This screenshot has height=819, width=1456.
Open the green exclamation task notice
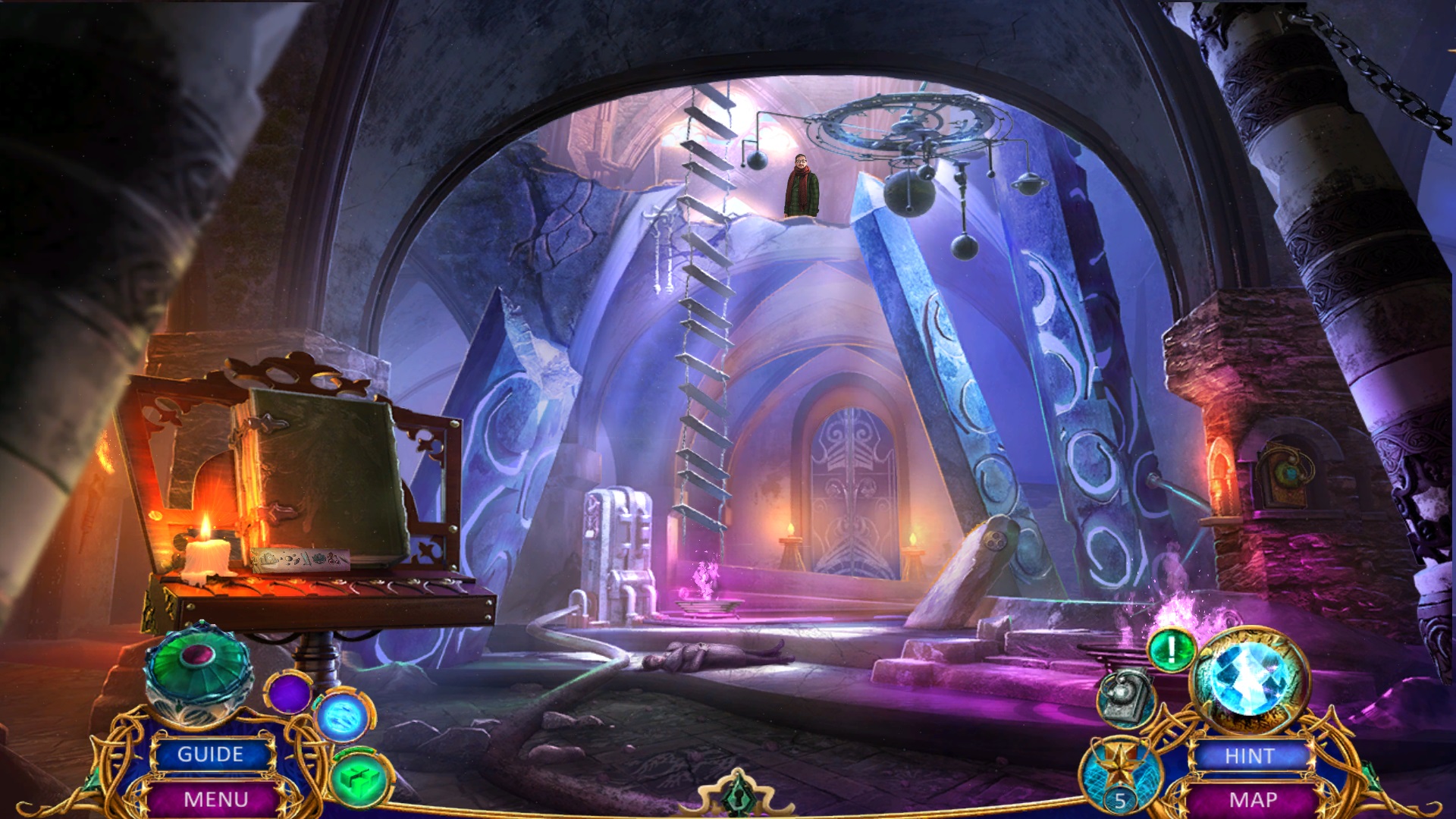pyautogui.click(x=1171, y=650)
